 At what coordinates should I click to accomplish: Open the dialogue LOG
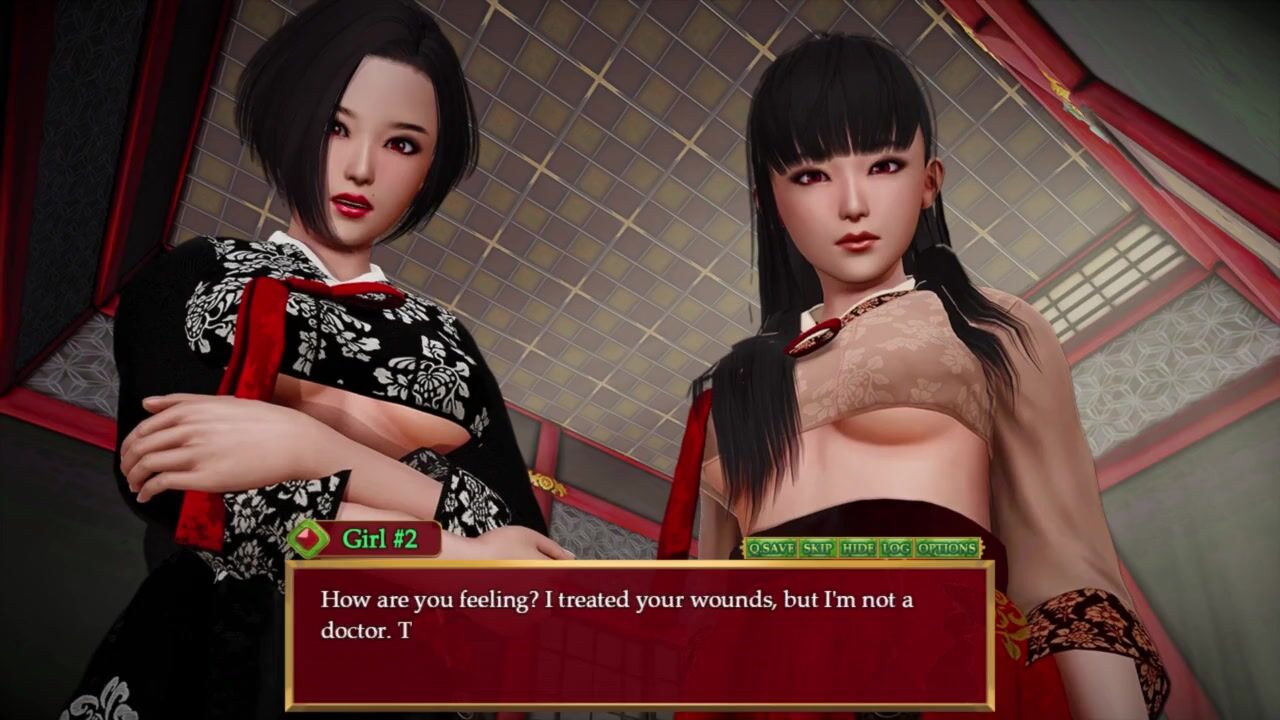(896, 548)
